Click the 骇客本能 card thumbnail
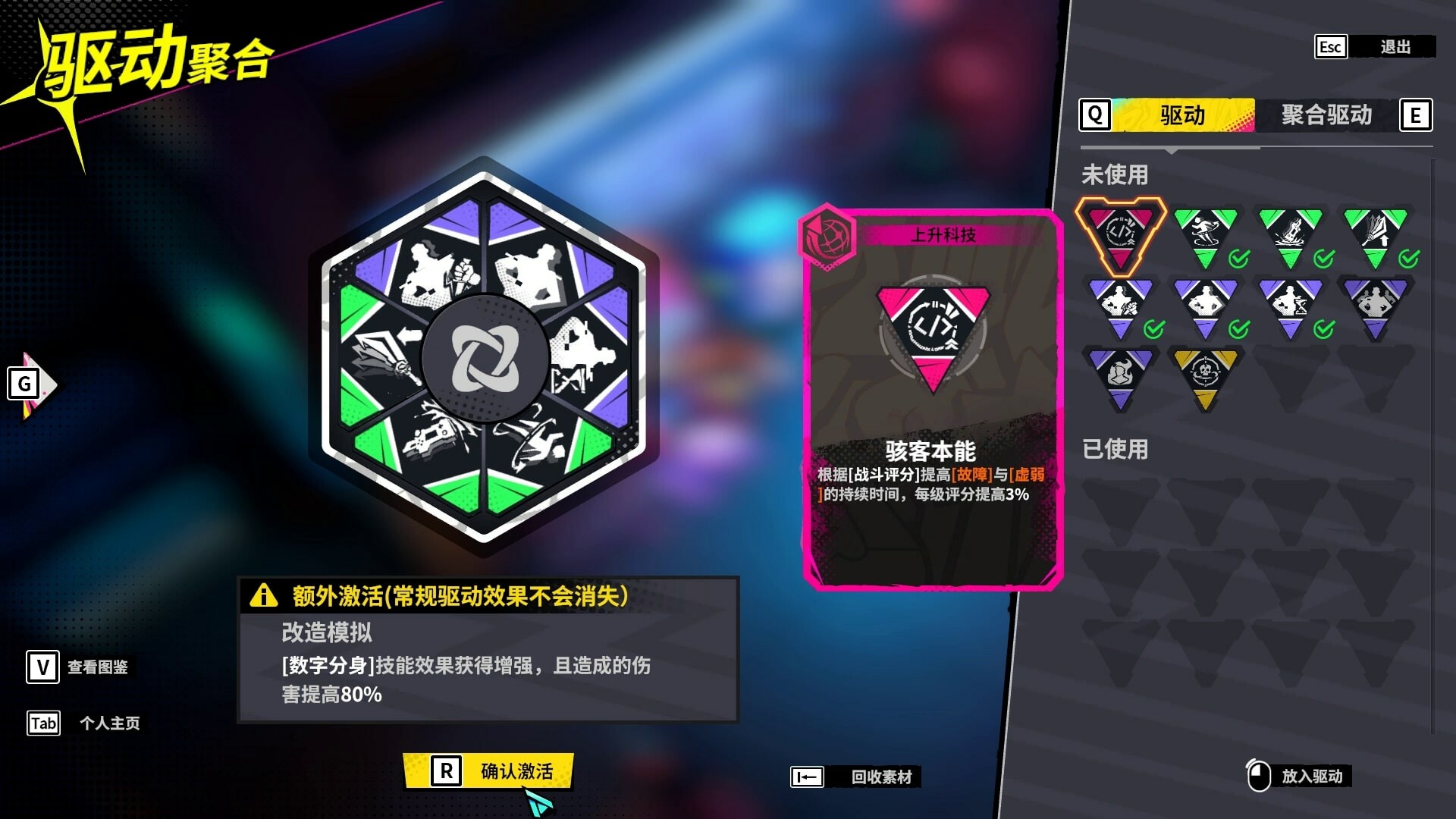 click(933, 326)
